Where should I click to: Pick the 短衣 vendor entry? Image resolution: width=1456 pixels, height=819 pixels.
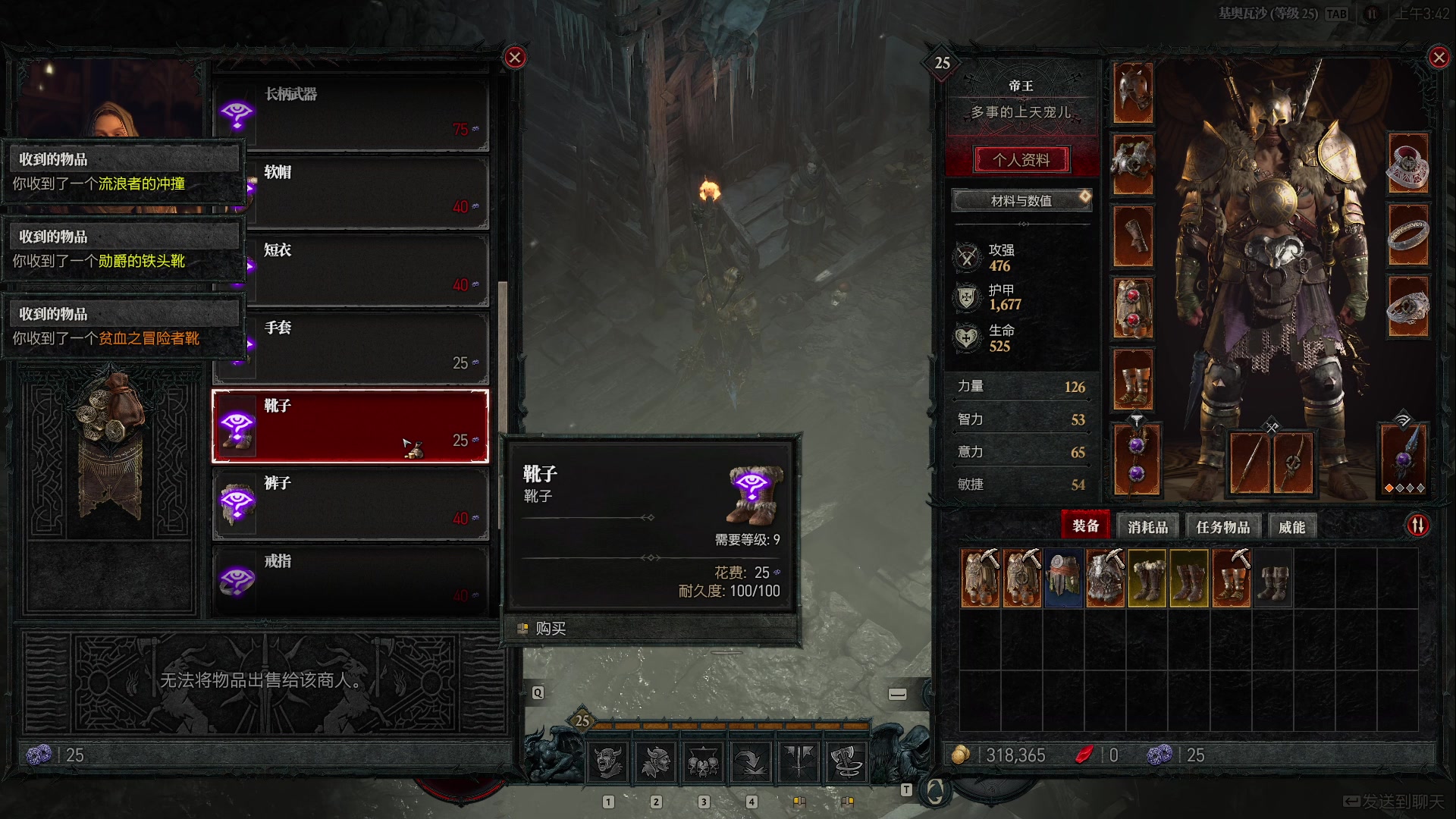pyautogui.click(x=350, y=269)
